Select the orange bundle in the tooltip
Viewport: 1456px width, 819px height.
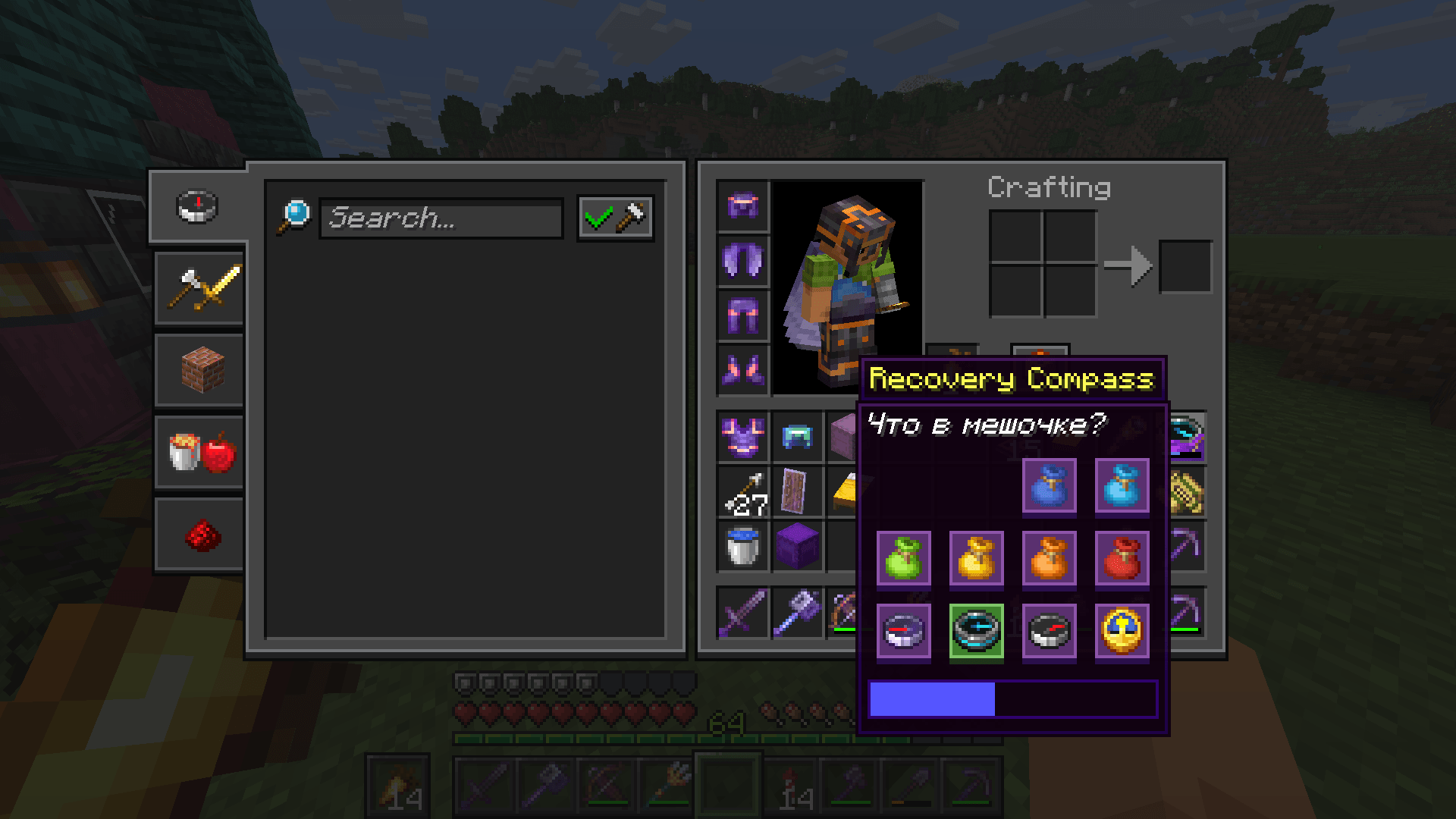[1050, 560]
